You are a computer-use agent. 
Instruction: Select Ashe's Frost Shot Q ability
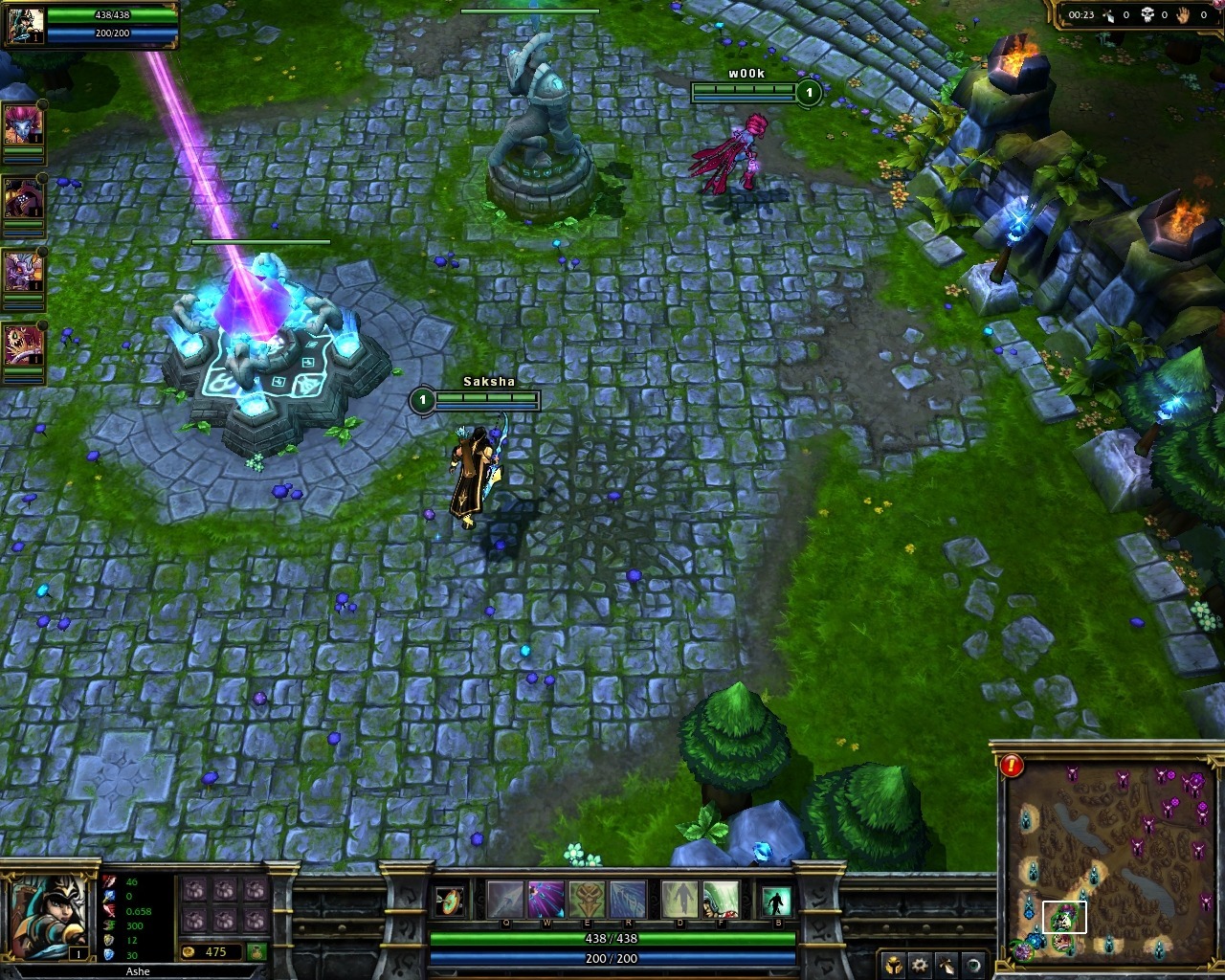click(x=506, y=901)
